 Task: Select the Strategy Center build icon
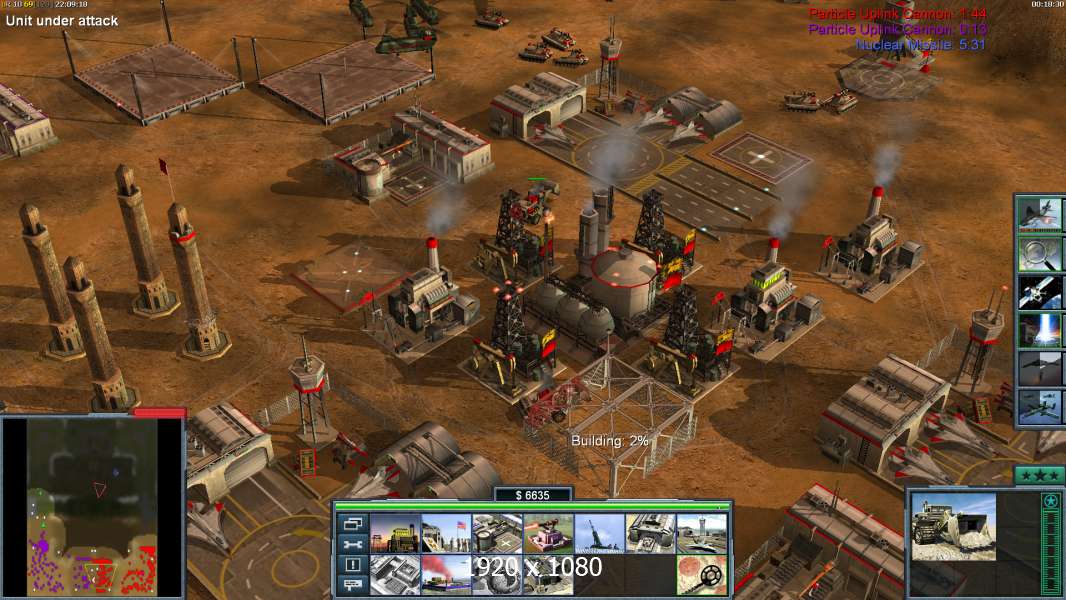tap(395, 574)
